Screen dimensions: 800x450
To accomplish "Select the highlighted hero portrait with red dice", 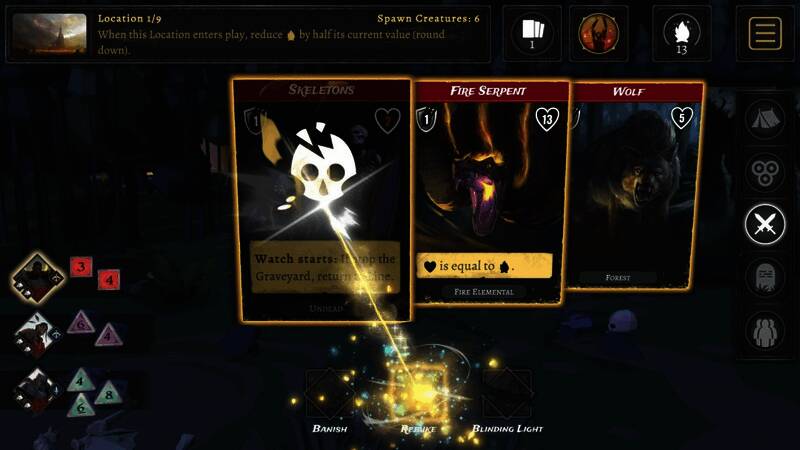I will tap(39, 277).
